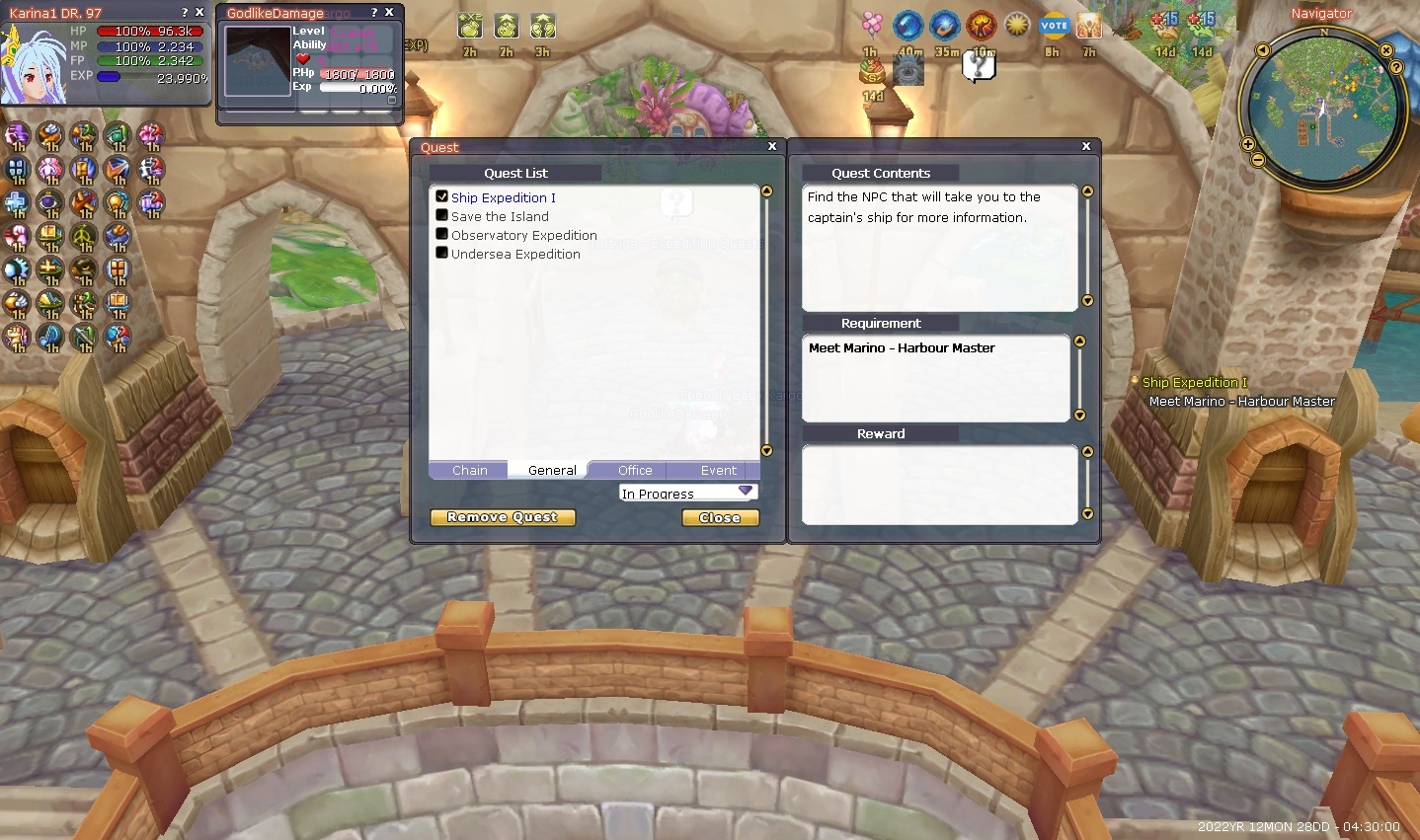
Task: Pick the Undersea Expedition quest row
Action: click(515, 254)
